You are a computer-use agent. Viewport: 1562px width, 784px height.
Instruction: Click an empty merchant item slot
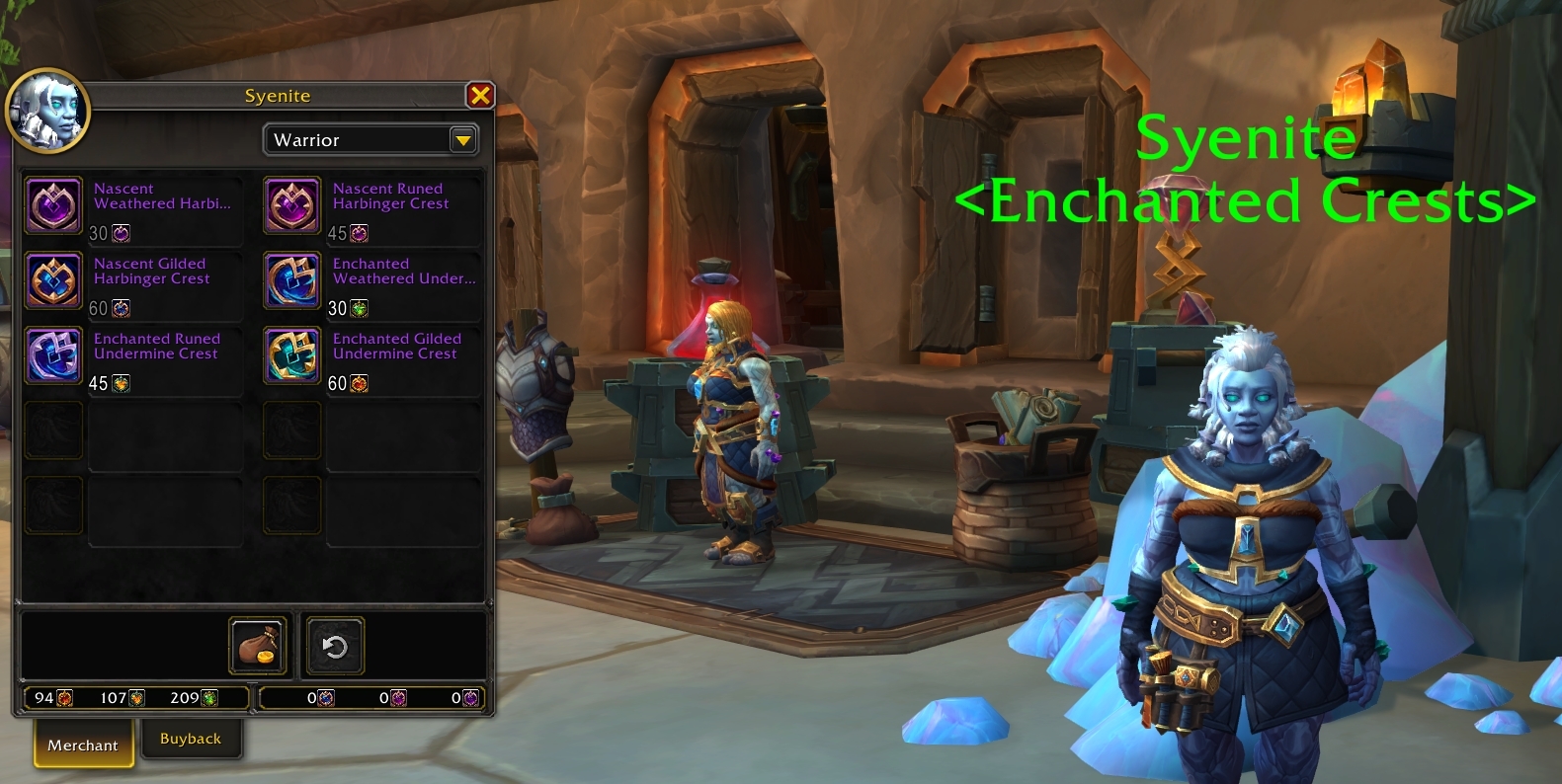53,431
